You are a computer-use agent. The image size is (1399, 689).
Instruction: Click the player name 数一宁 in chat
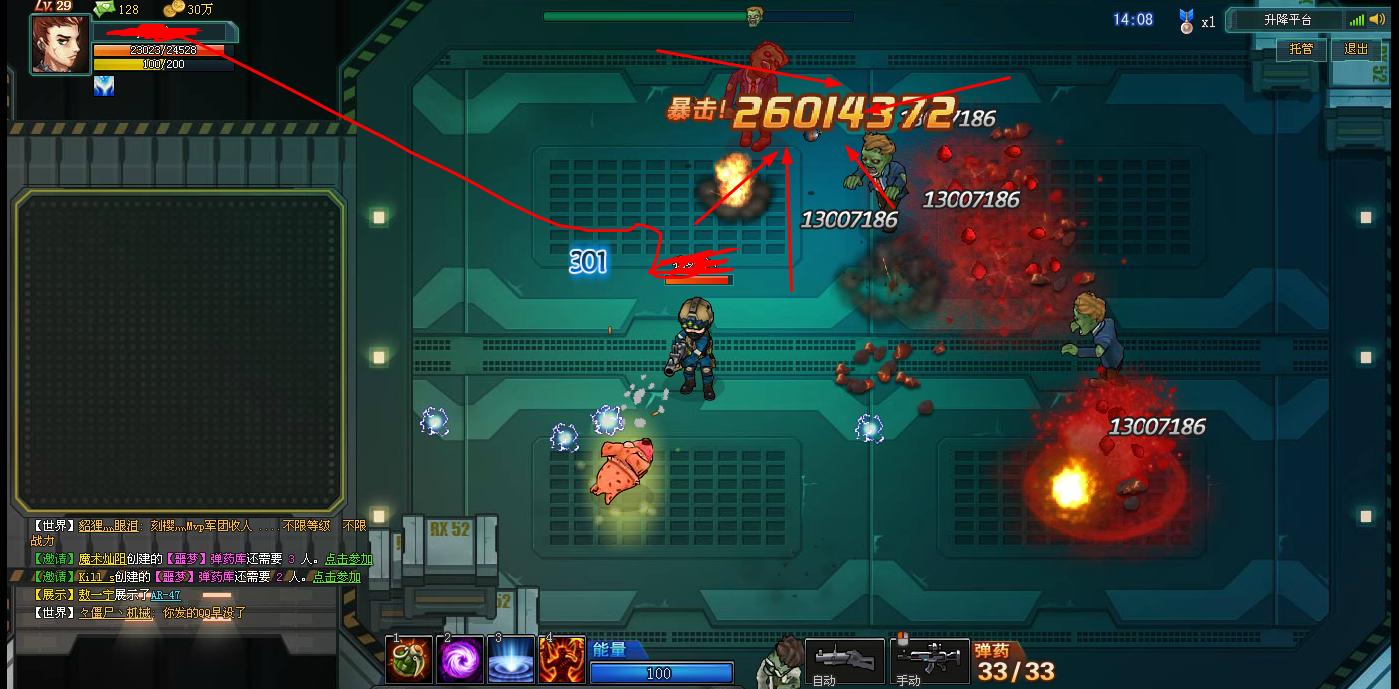click(x=96, y=595)
